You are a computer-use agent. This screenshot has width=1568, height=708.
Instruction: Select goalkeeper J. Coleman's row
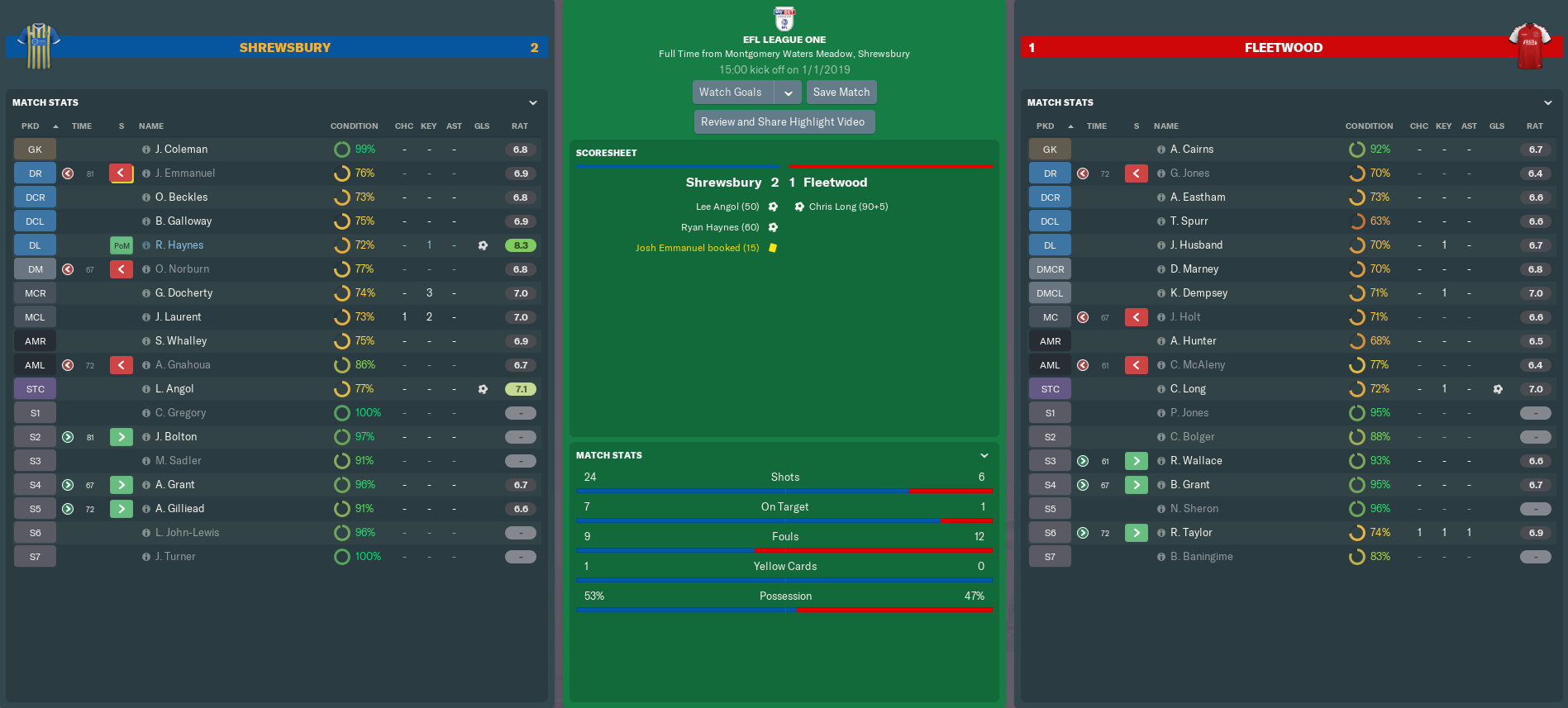click(181, 150)
